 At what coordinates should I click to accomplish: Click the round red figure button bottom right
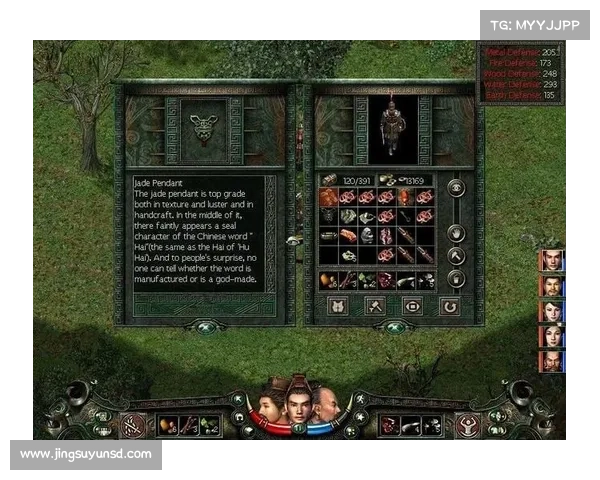coord(466,425)
